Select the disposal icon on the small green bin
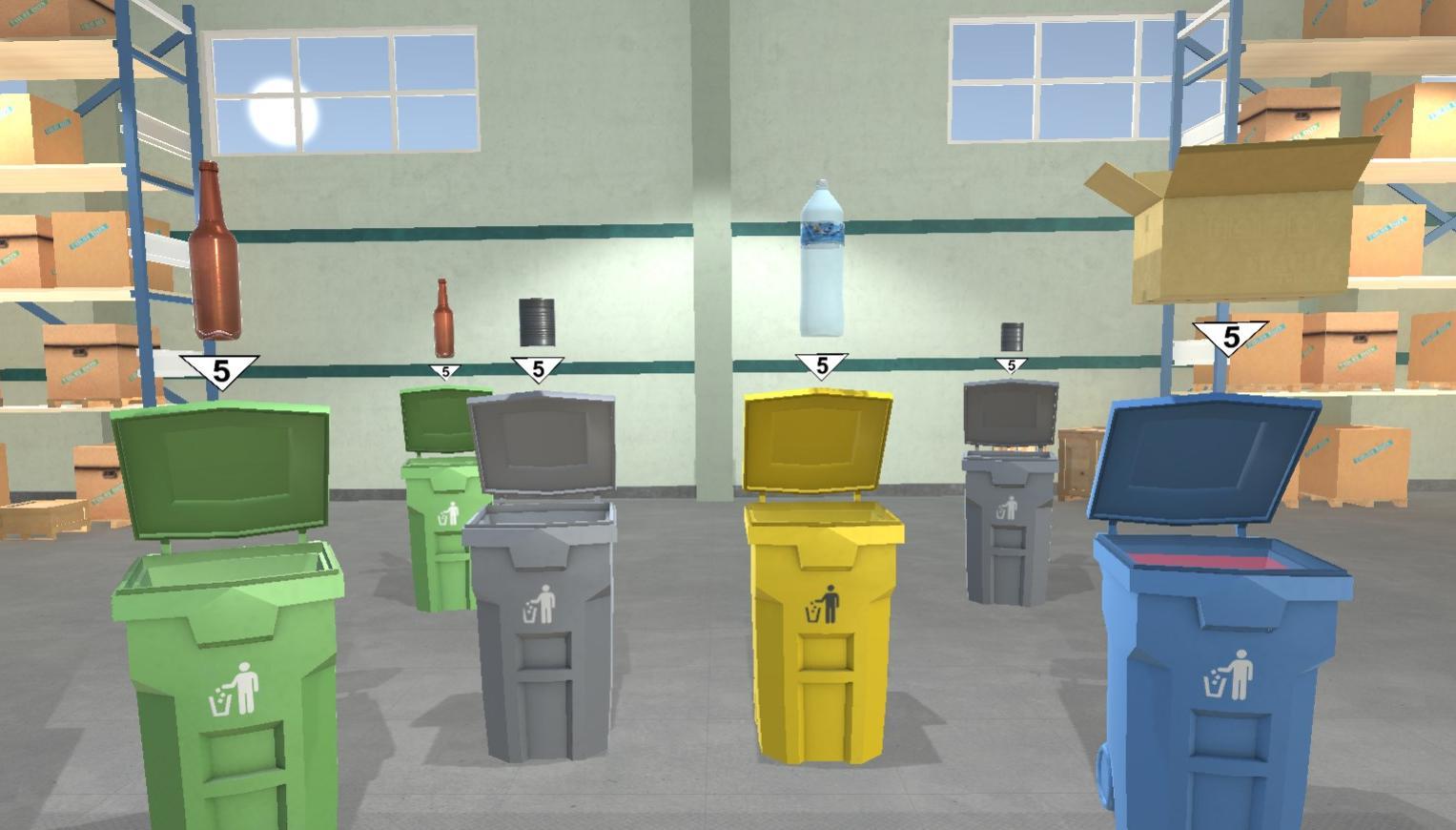The width and height of the screenshot is (1456, 830). pyautogui.click(x=450, y=513)
